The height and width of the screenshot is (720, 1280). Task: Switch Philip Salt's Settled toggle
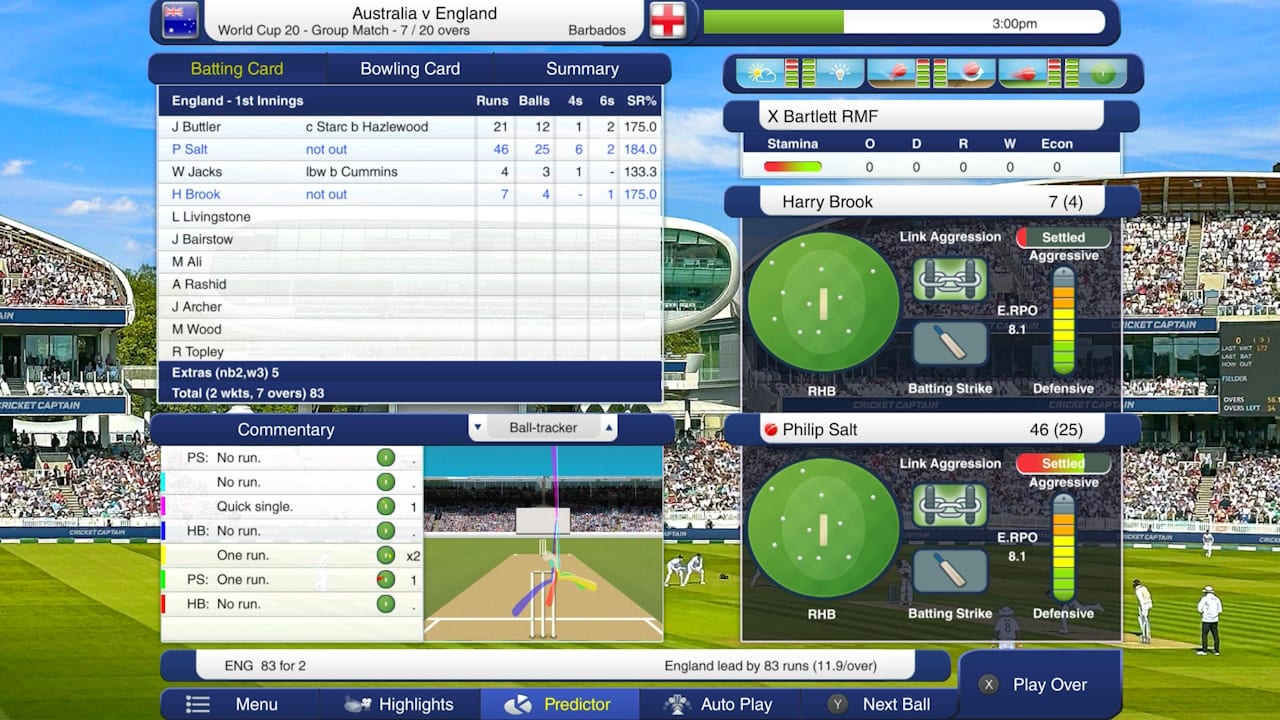(x=1063, y=463)
